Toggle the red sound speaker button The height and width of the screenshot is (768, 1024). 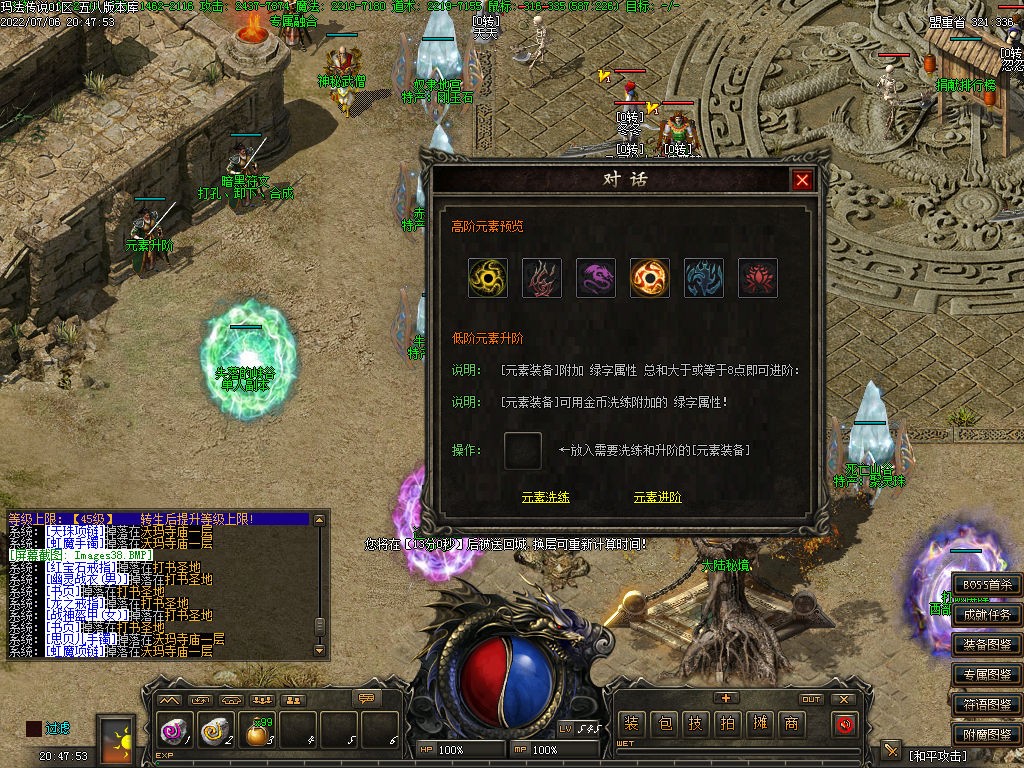pos(845,724)
